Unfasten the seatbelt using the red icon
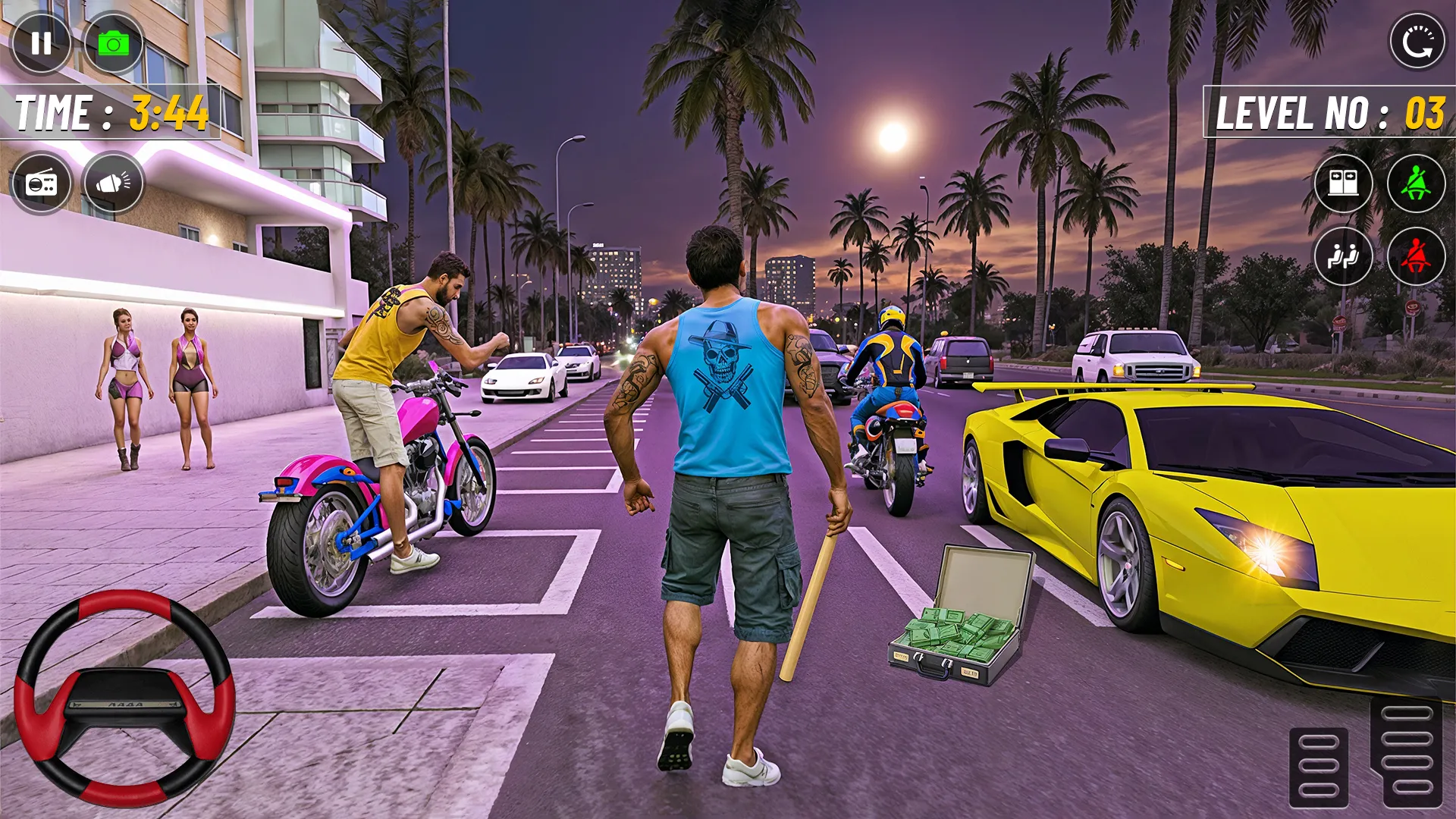The height and width of the screenshot is (819, 1456). [1415, 258]
